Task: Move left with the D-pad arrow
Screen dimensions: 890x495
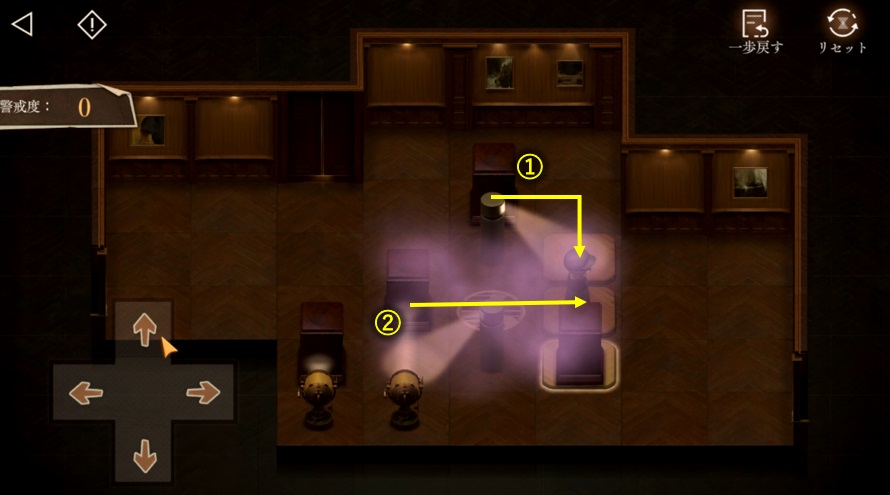Action: click(x=85, y=393)
